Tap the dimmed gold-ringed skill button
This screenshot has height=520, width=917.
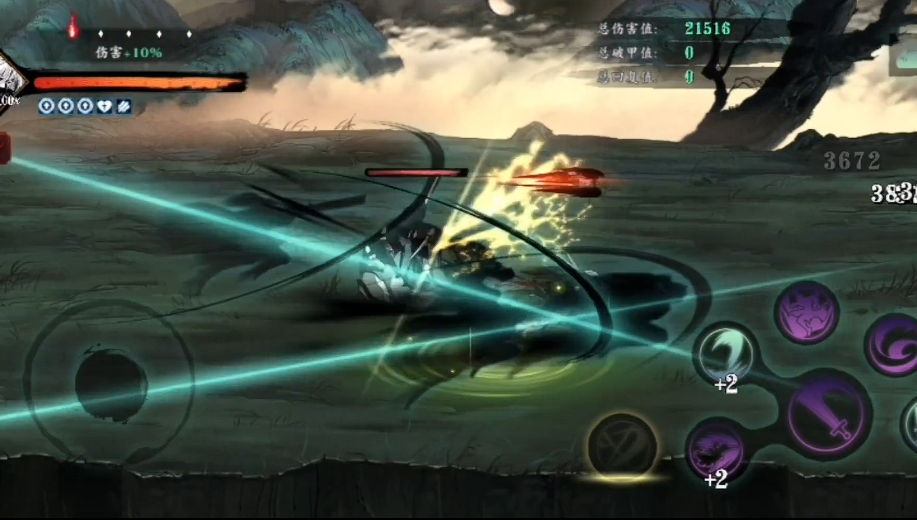[621, 445]
